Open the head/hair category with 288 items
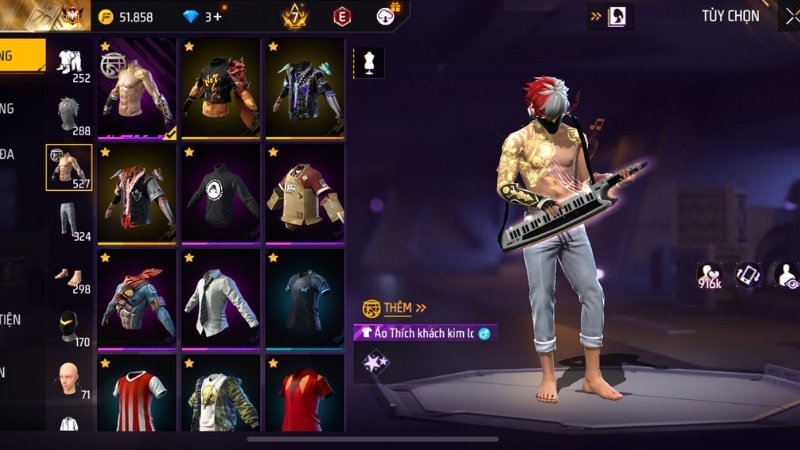The height and width of the screenshot is (450, 800). pos(69,116)
